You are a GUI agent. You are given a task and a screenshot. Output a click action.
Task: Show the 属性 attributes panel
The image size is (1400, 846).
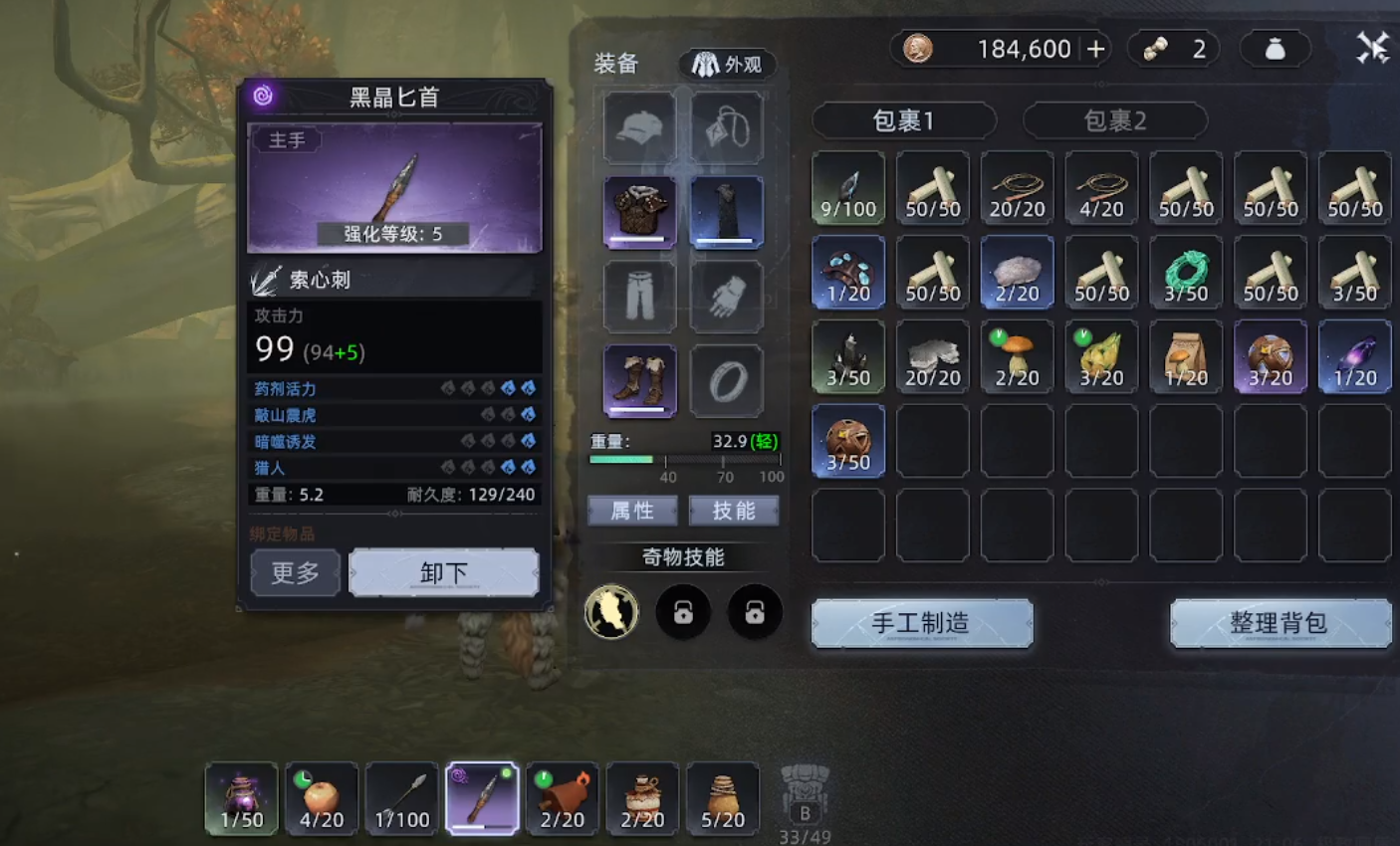click(632, 512)
